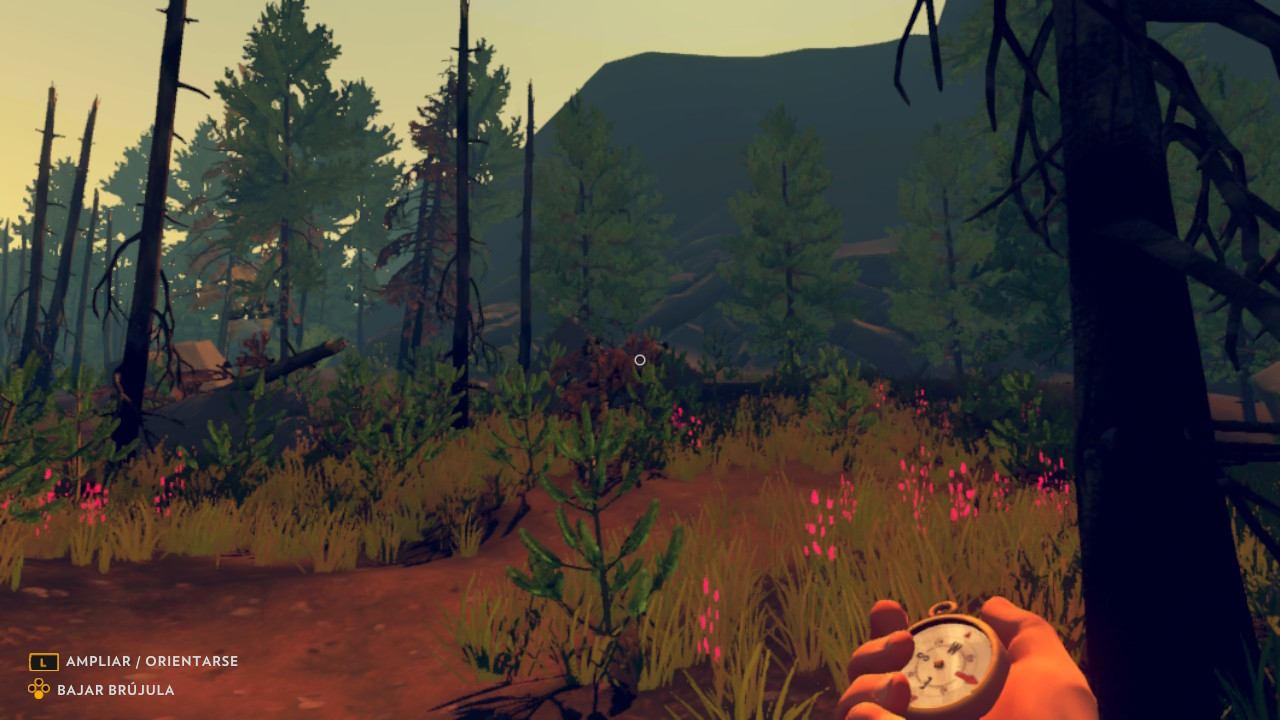The height and width of the screenshot is (720, 1280).
Task: Click the S marking on the compass face
Action: pyautogui.click(x=926, y=682)
